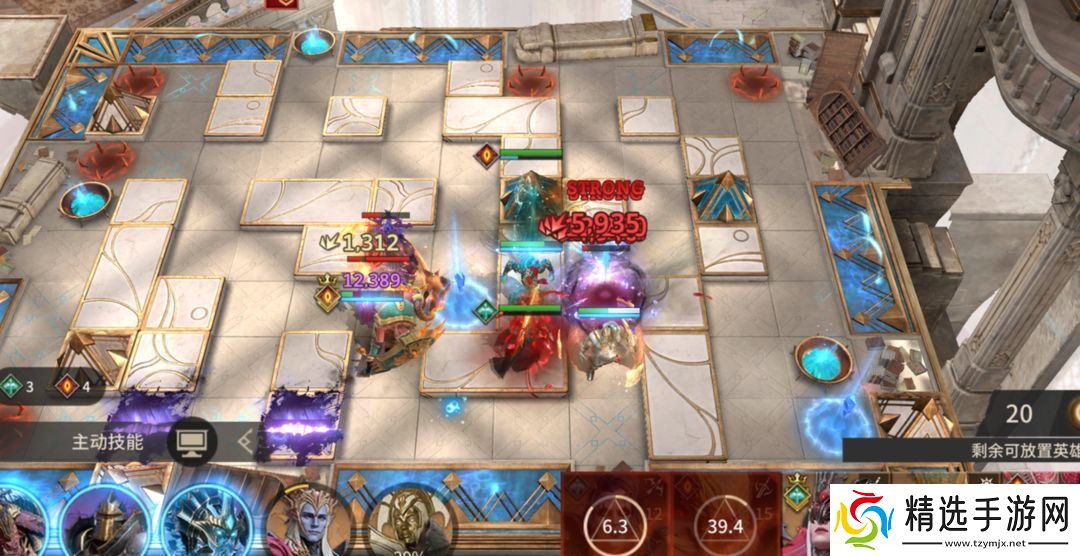Open the 主动技能 active skills panel
1080x556 pixels.
click(x=107, y=441)
